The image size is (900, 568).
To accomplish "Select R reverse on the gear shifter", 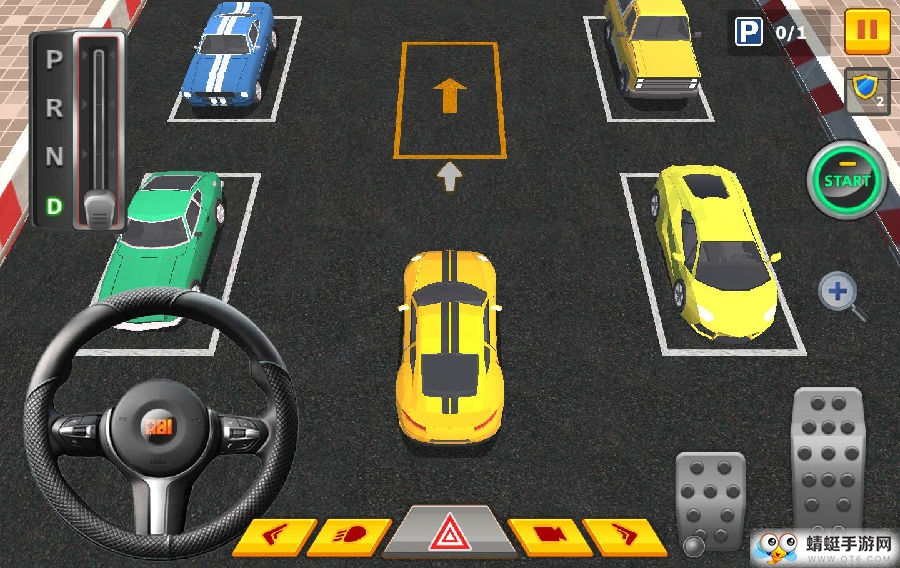I will click(54, 107).
